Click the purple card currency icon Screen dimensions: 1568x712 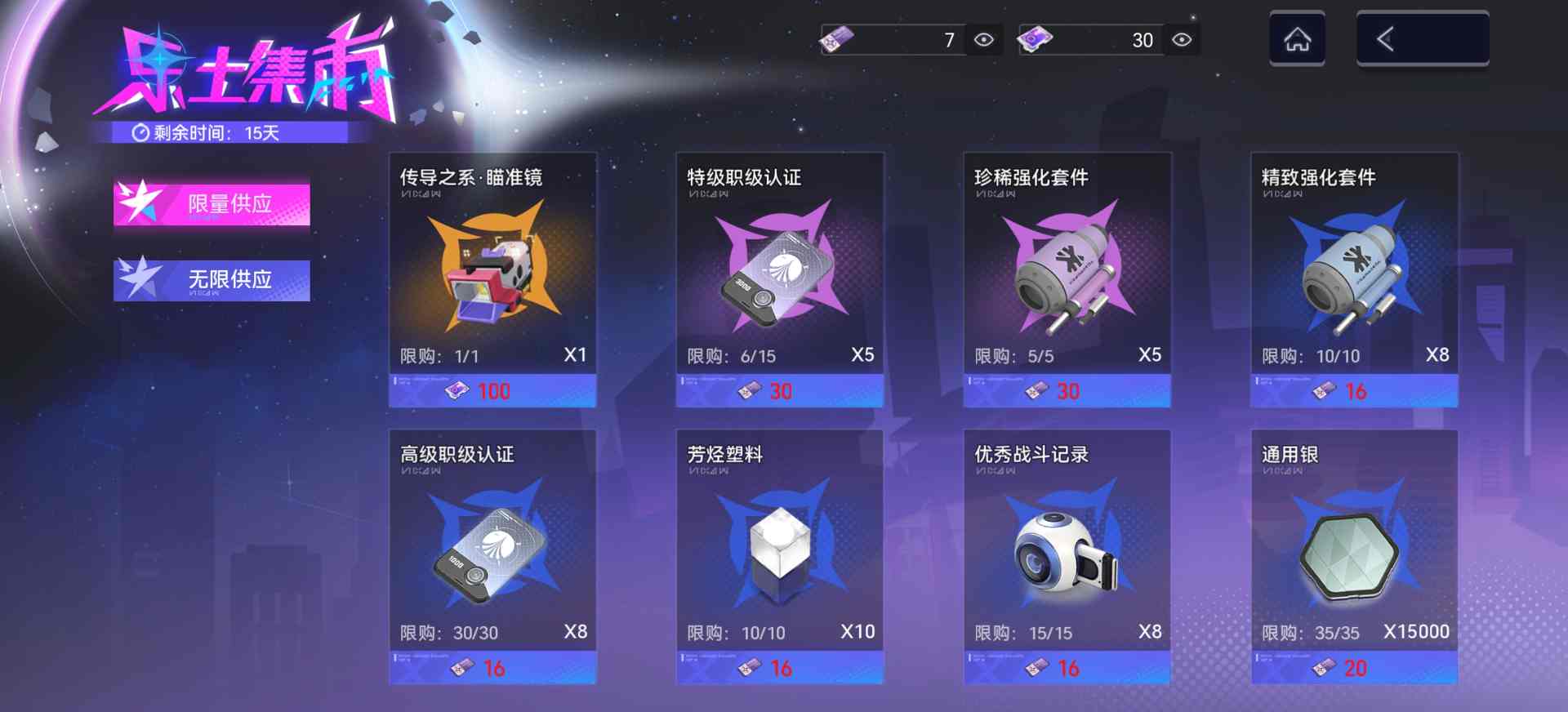pyautogui.click(x=1036, y=39)
